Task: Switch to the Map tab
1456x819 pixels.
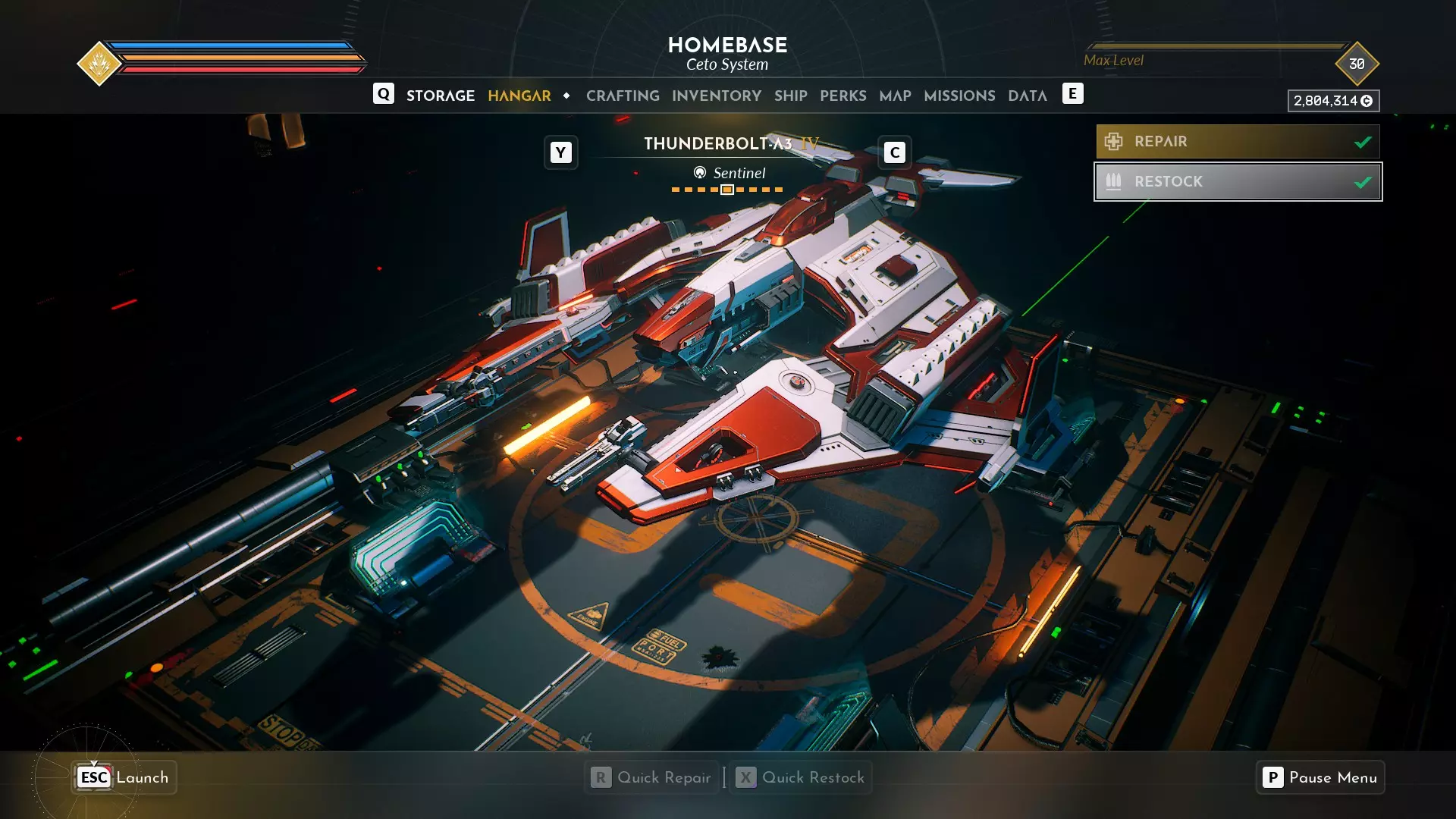Action: [x=895, y=96]
